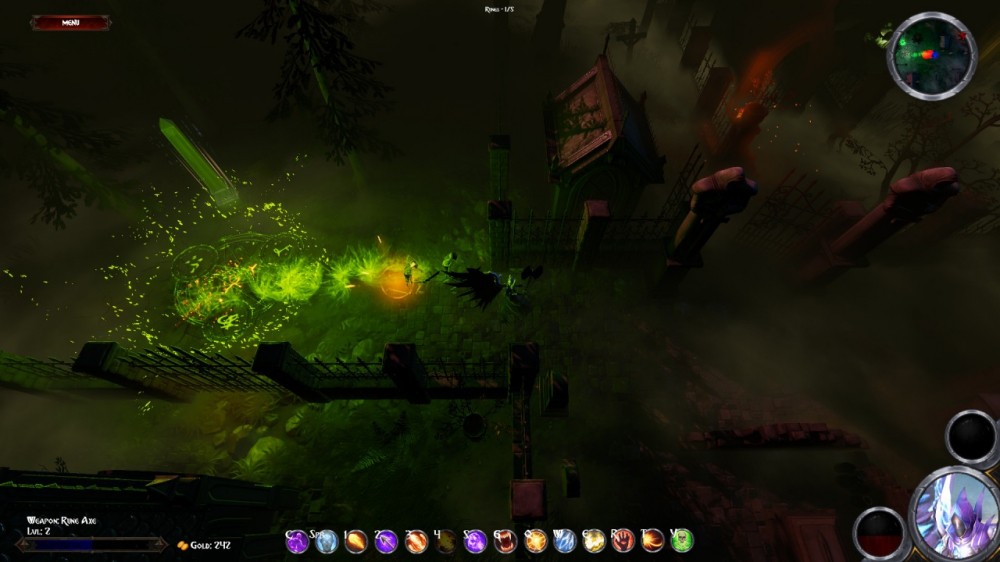
Task: Cast the green skull ability
Action: pos(682,541)
